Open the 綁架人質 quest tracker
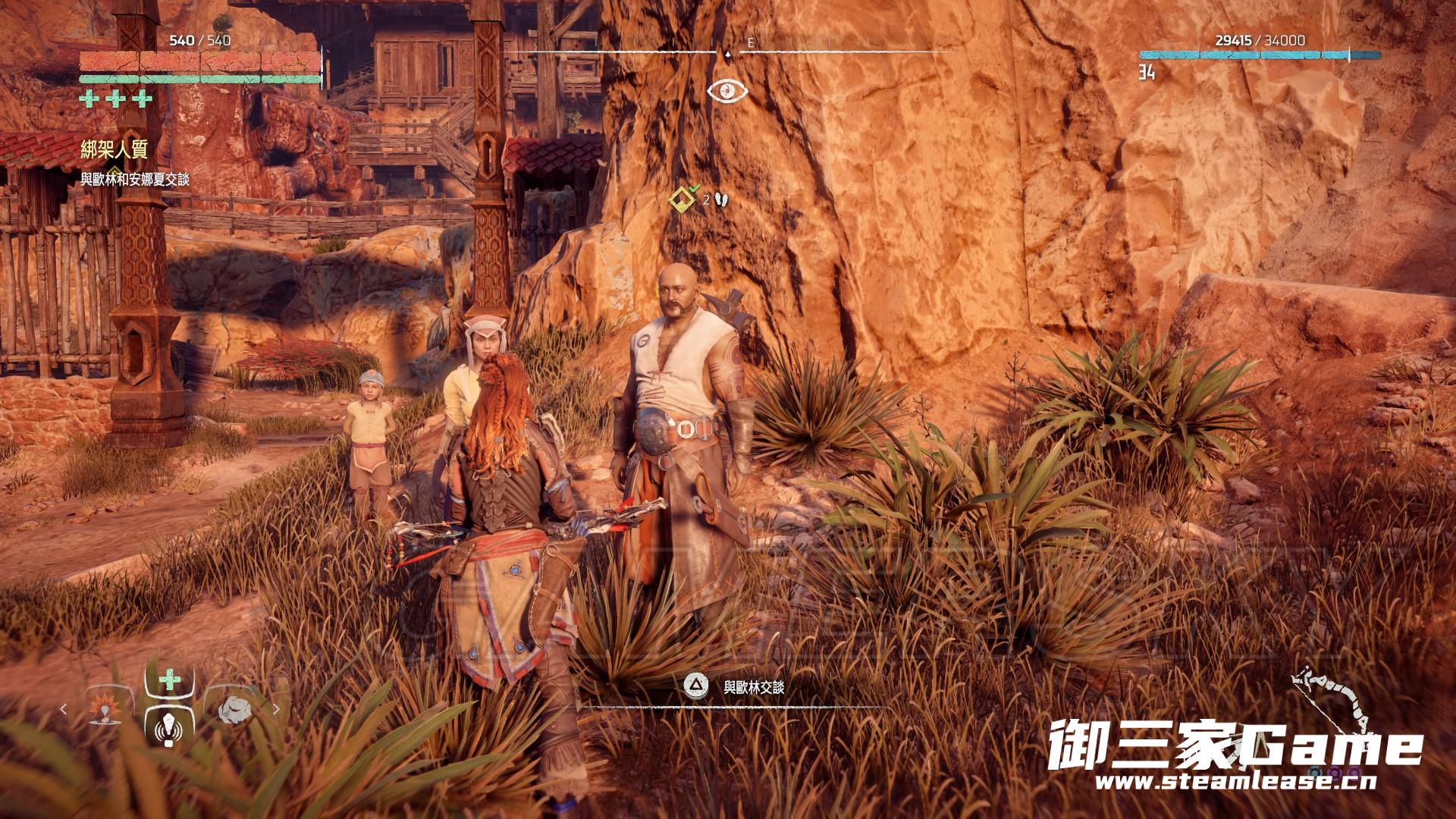The image size is (1456, 819). [x=114, y=149]
